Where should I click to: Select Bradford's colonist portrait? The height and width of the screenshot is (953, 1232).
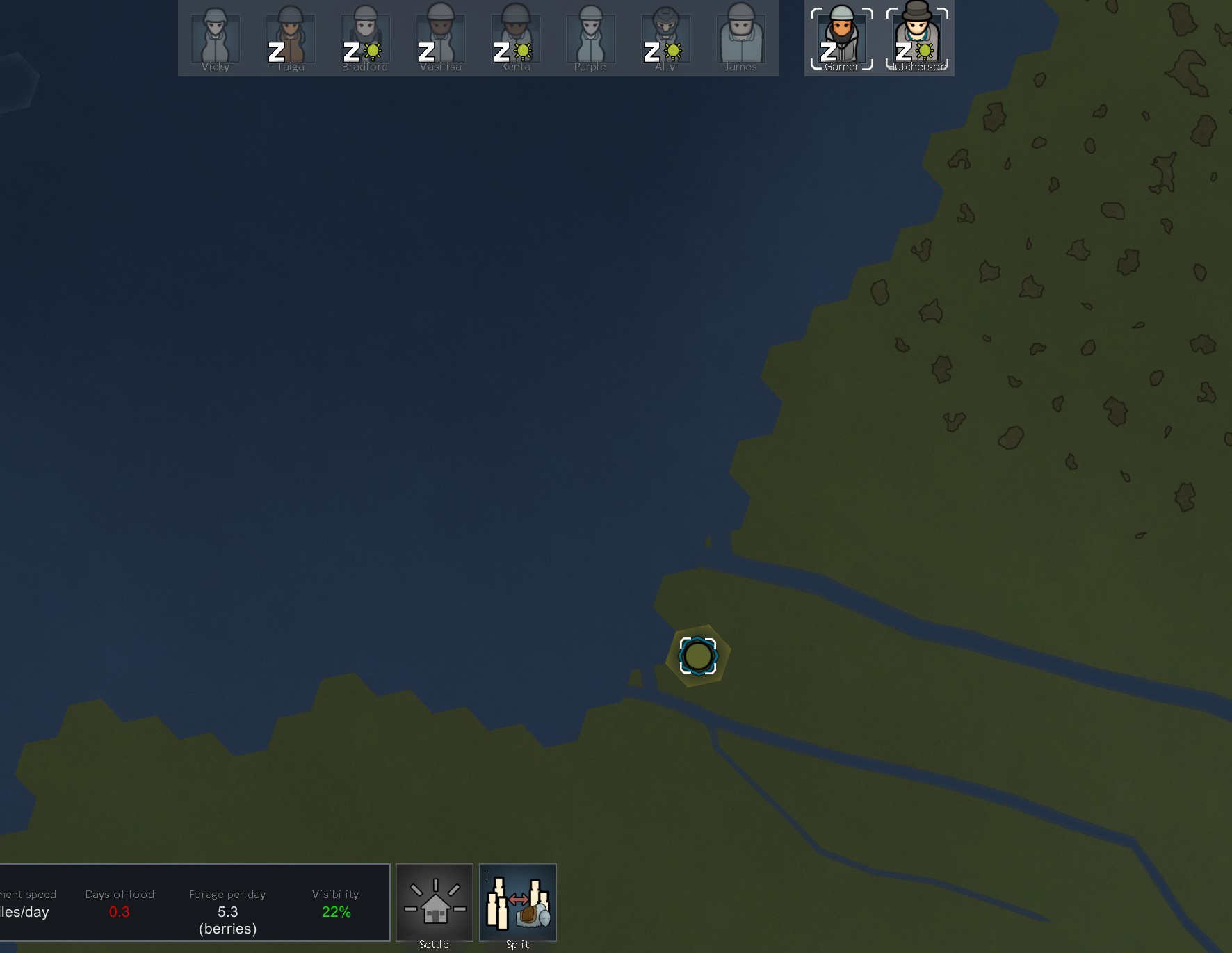[365, 38]
